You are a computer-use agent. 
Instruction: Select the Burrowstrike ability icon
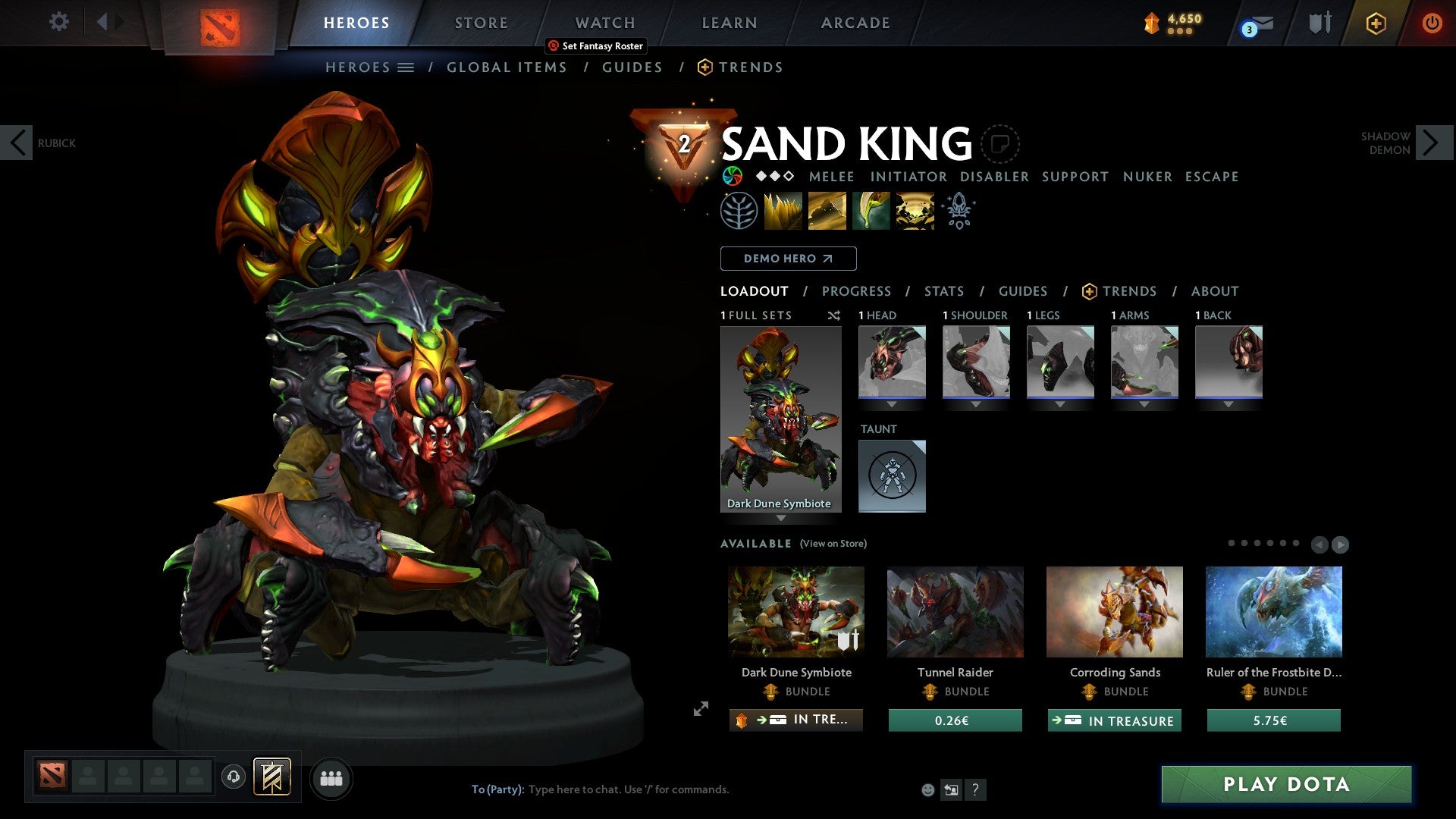783,210
